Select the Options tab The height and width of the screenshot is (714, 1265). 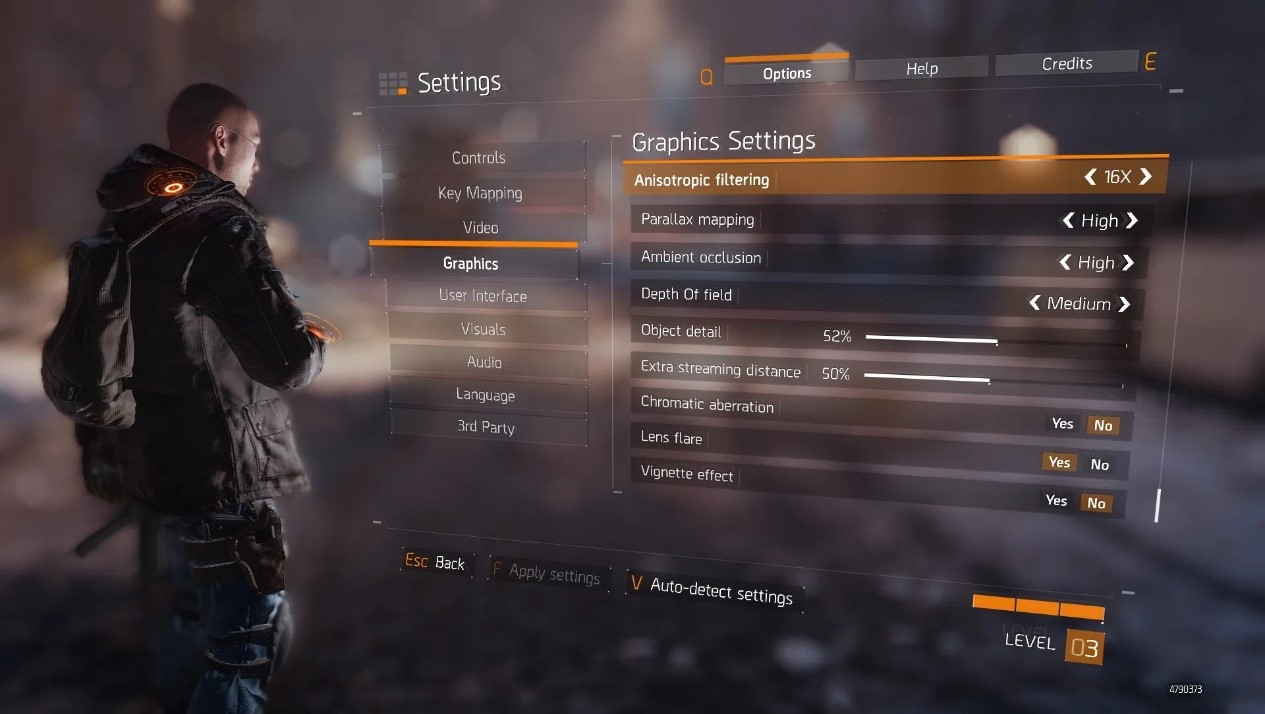tap(787, 73)
